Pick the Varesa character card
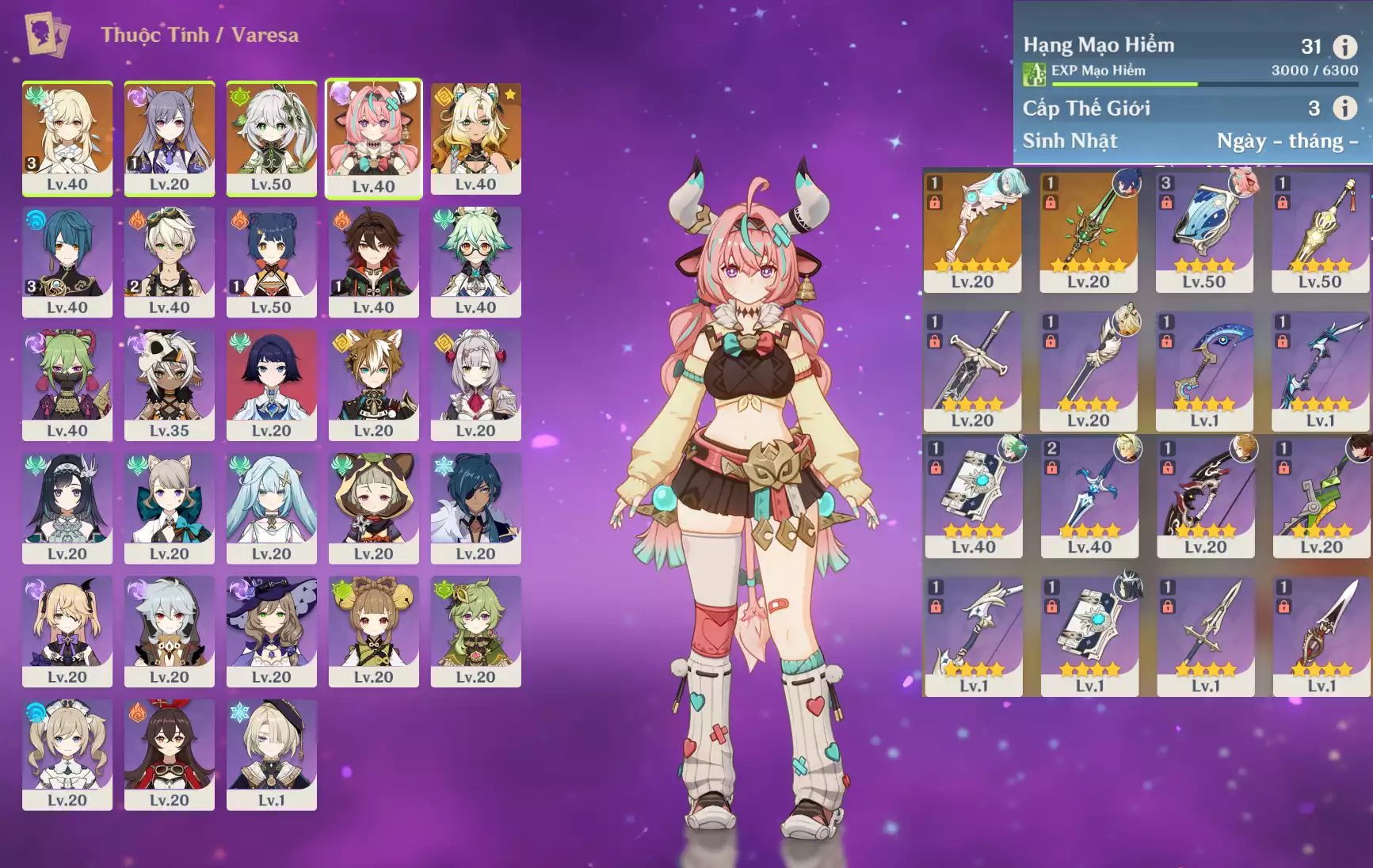 tap(373, 137)
